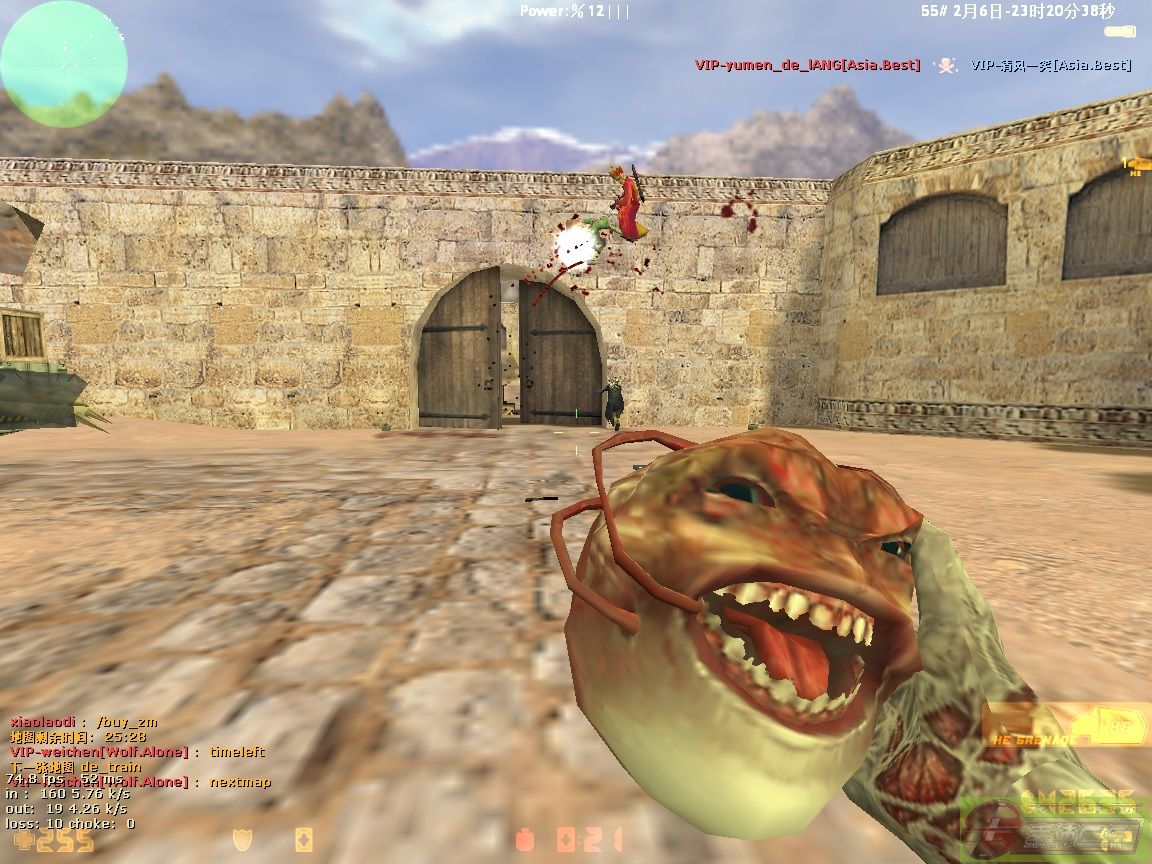Select killer name VIP-yumen_de_IANG in kill feed
1152x864 pixels.
[807, 65]
